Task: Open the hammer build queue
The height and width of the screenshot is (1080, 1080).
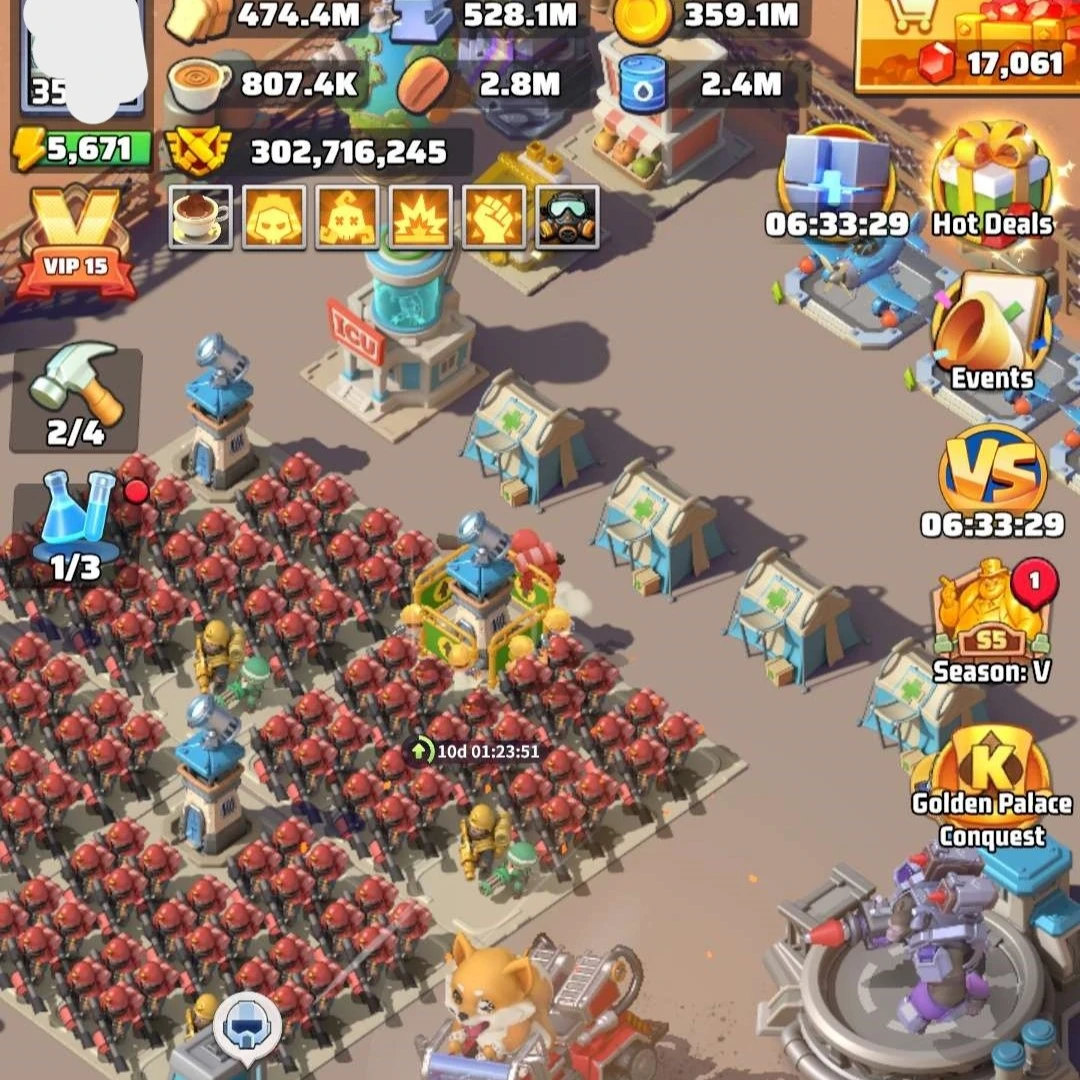Action: point(76,396)
